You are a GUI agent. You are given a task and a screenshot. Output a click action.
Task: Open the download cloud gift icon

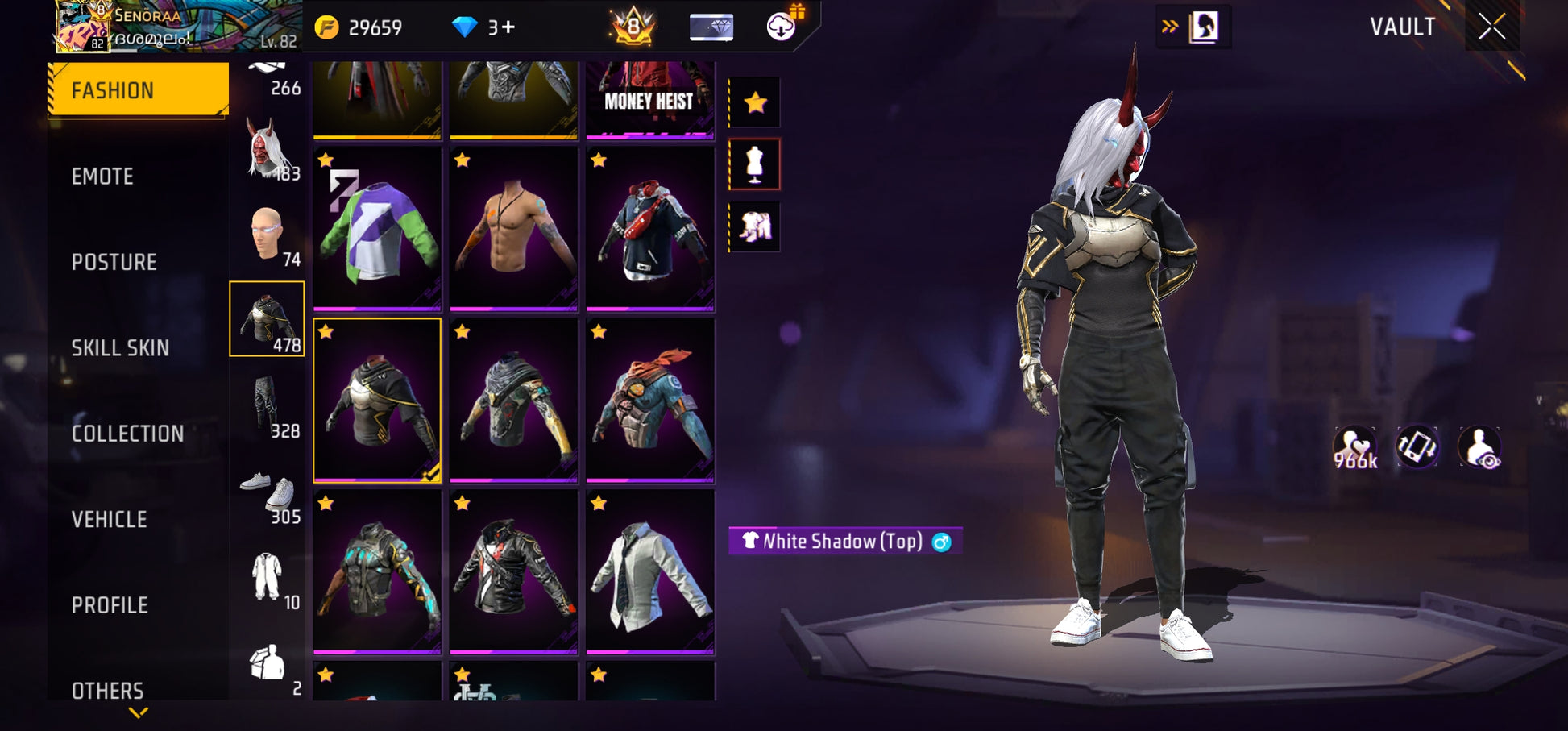781,27
